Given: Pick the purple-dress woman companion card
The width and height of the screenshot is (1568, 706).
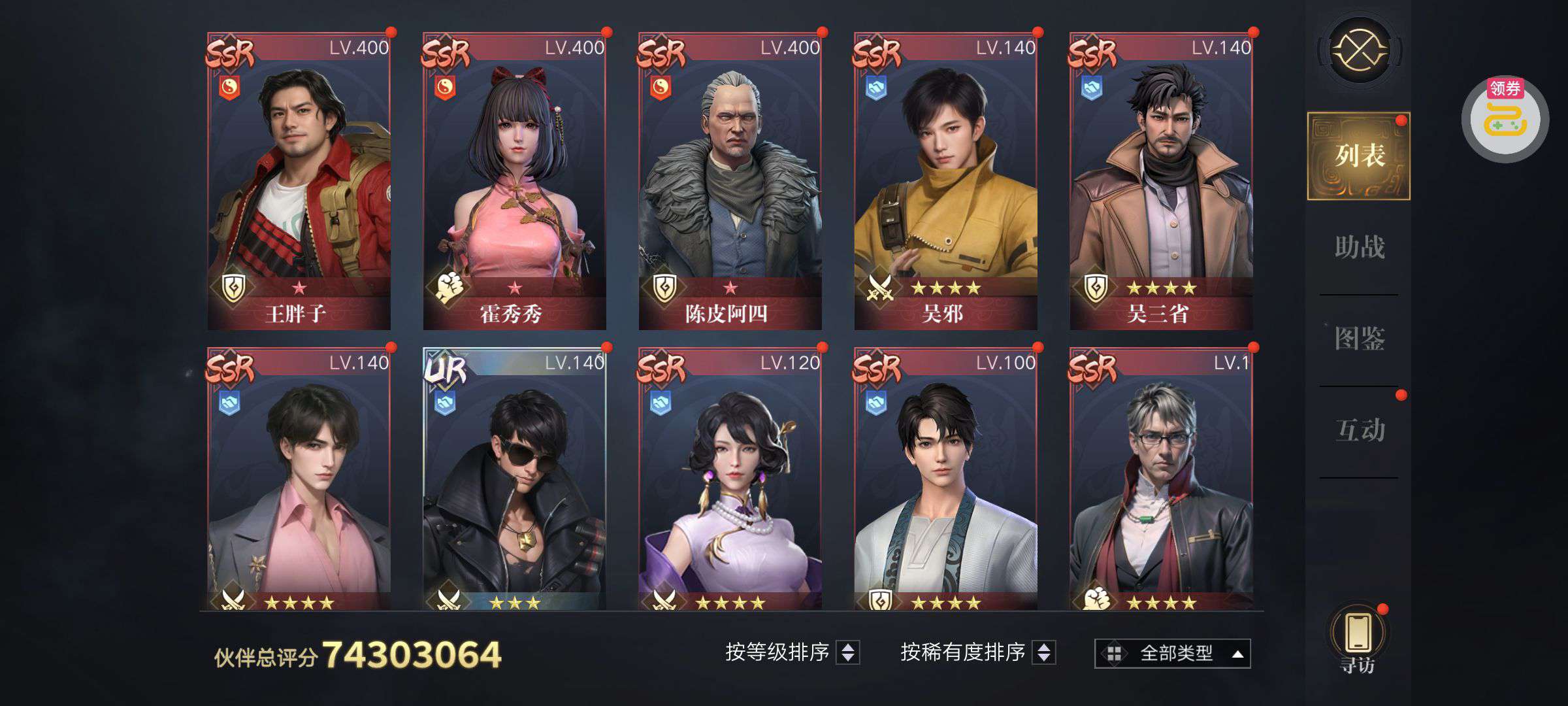Looking at the screenshot, I should point(730,480).
